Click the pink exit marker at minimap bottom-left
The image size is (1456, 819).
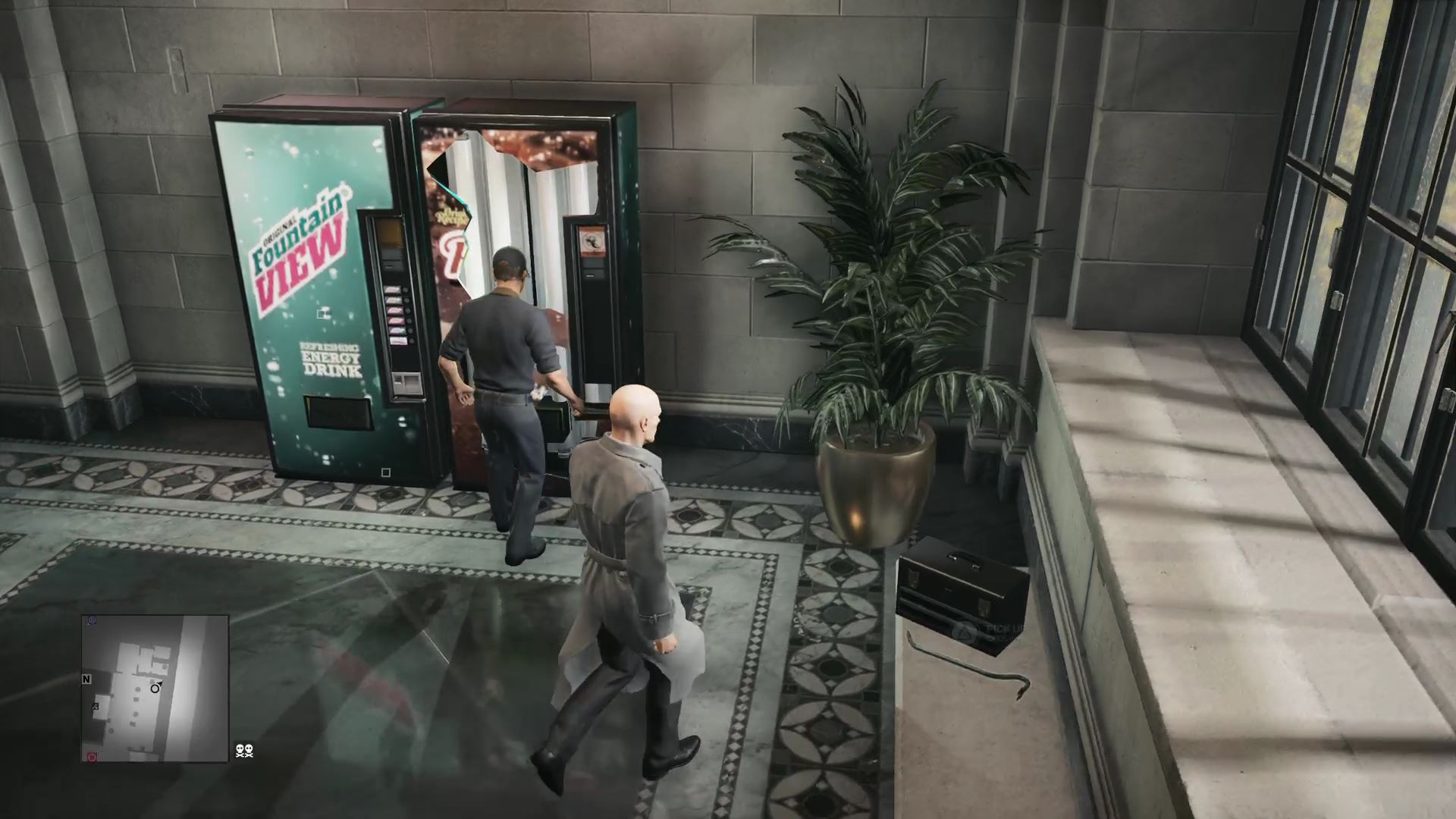coord(91,757)
